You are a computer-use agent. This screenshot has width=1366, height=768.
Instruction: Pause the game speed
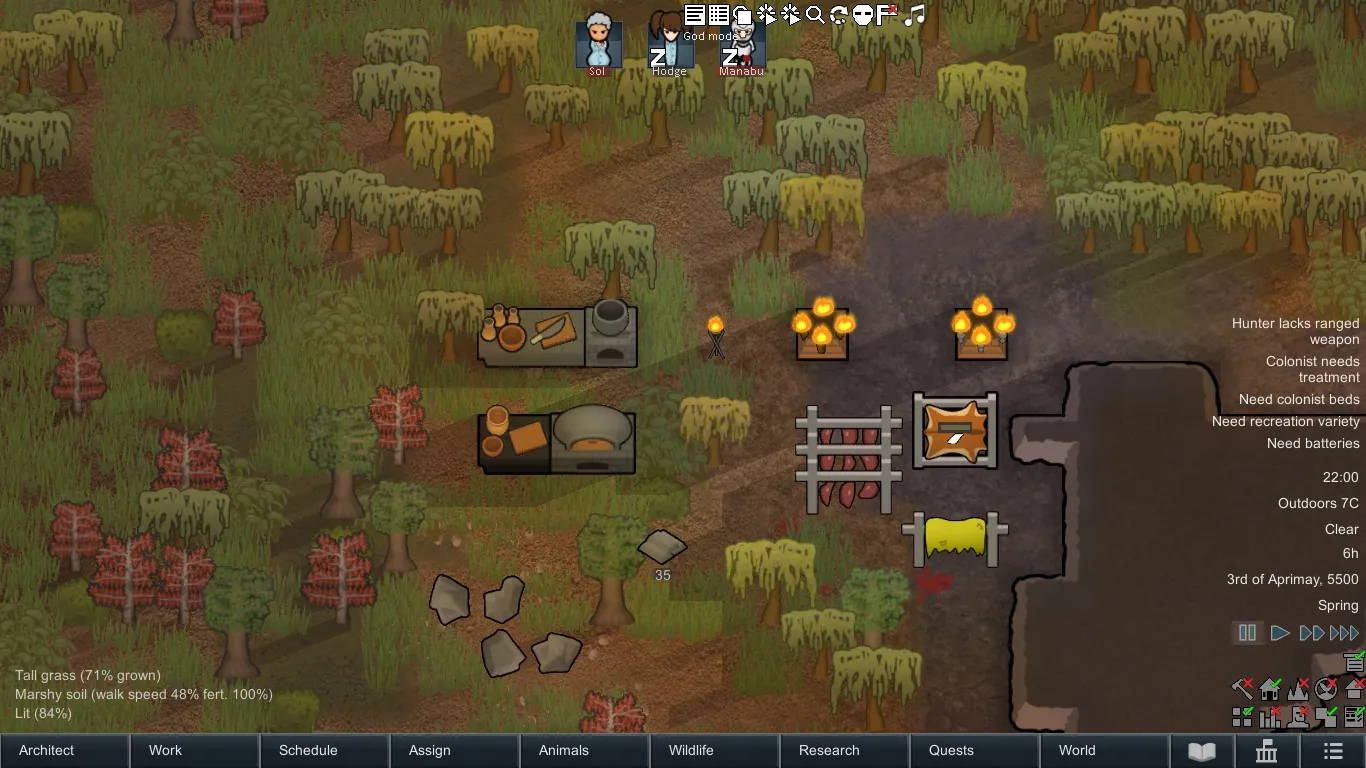[1247, 633]
